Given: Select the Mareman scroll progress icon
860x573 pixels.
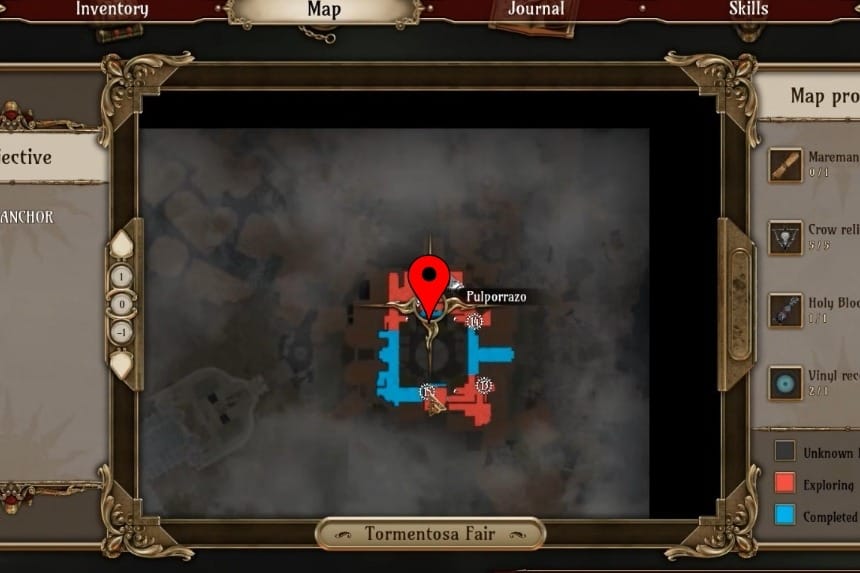Looking at the screenshot, I should point(785,165).
